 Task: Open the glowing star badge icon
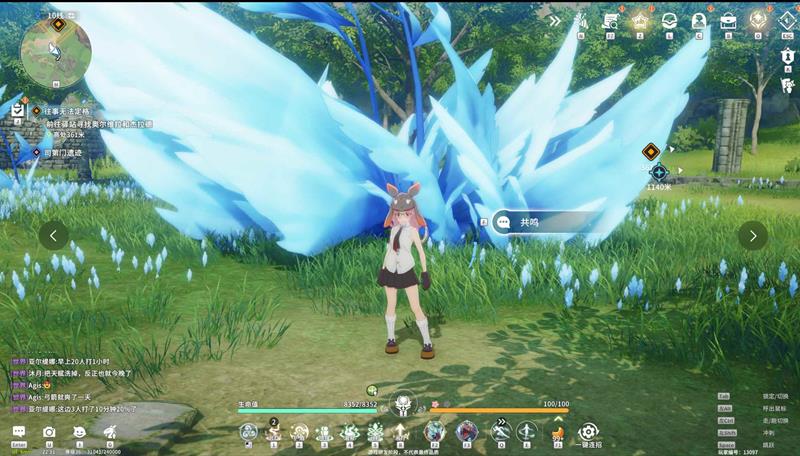coord(640,20)
